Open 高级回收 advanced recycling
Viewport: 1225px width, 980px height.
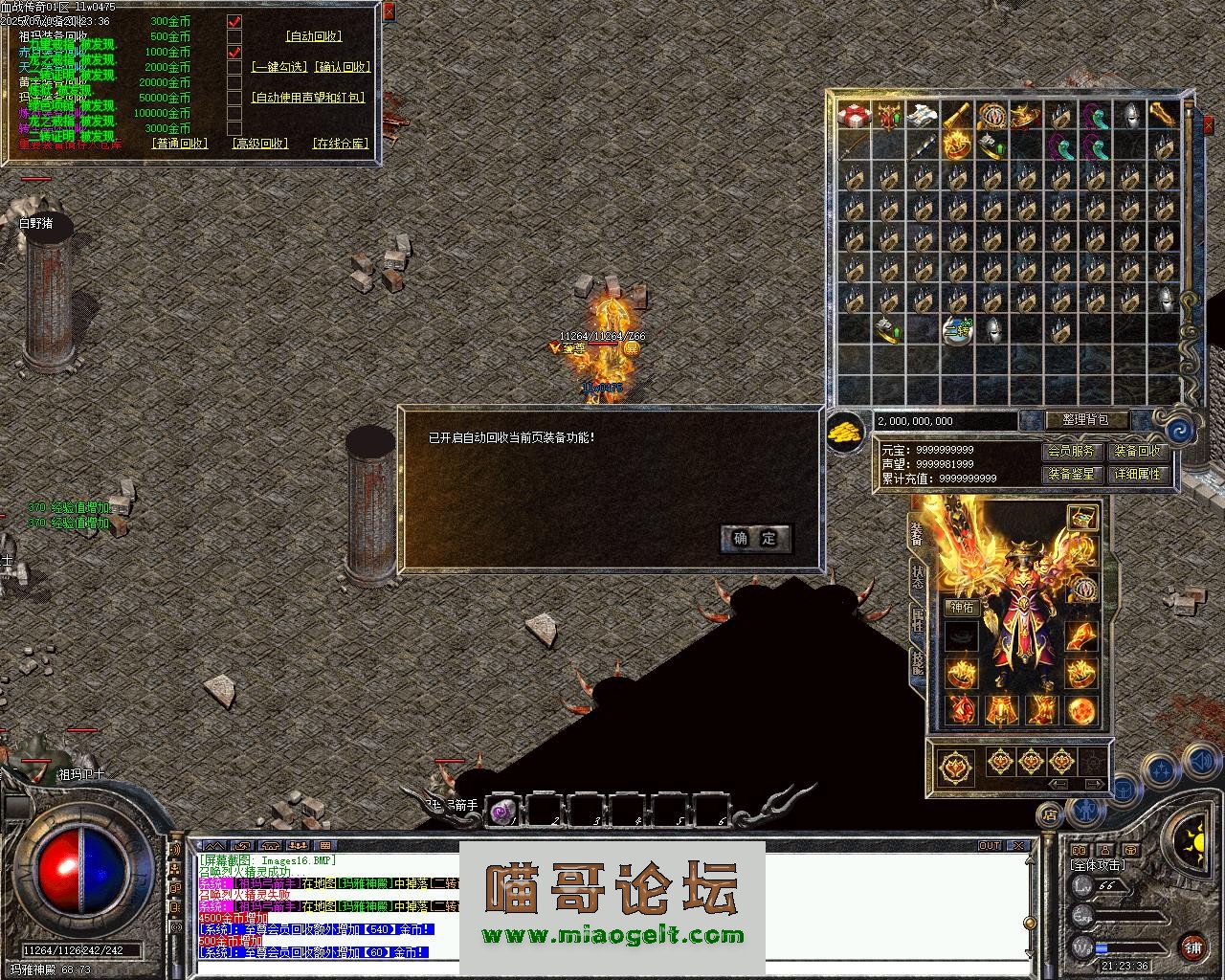259,144
